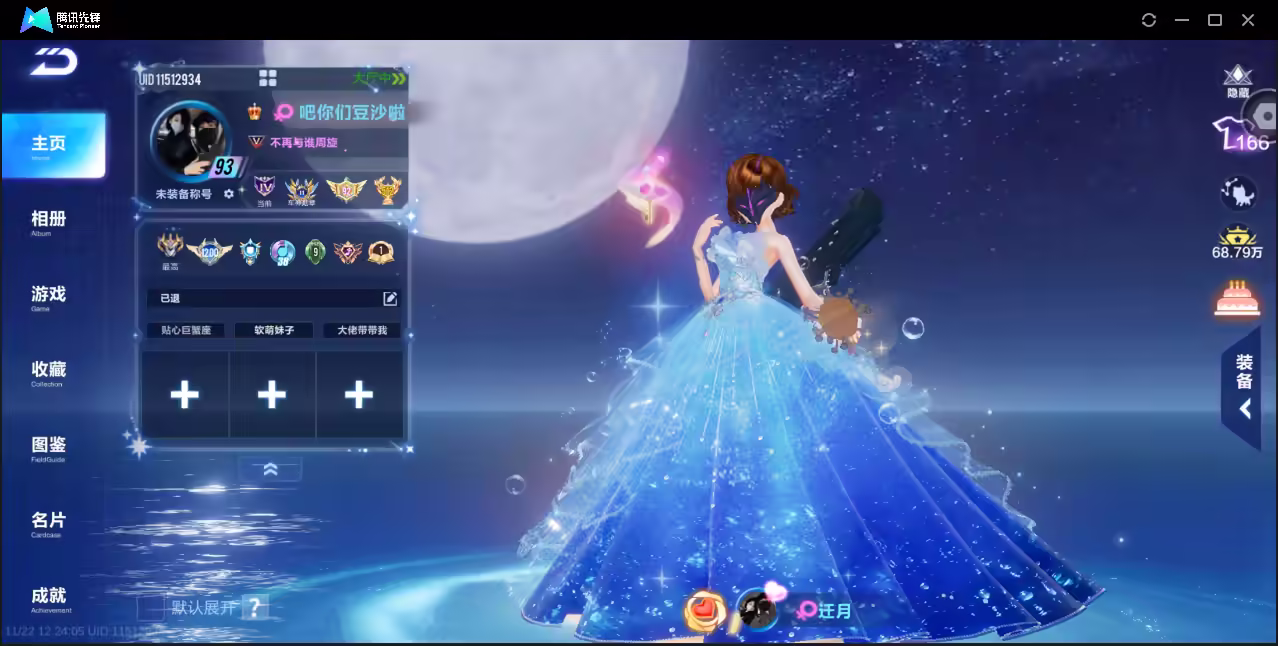Click the back arrow logo button
This screenshot has height=646, width=1278.
point(53,62)
